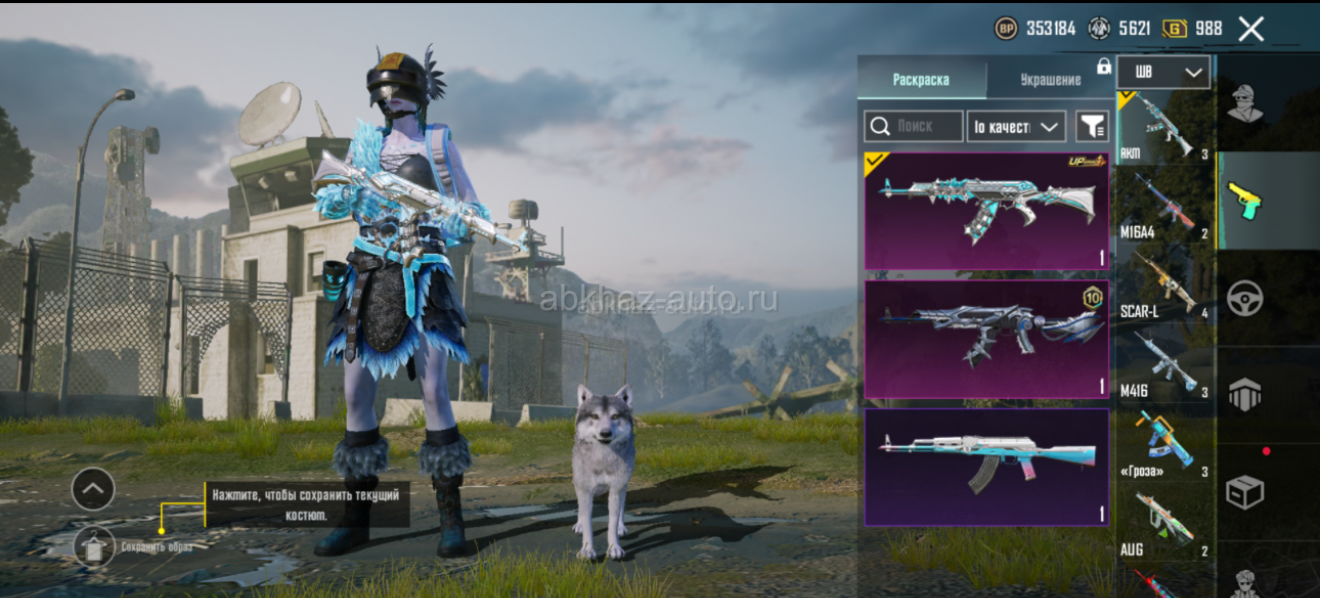Expand the ШВ weapon type dropdown
Screen dimensions: 1320x598
click(1163, 73)
